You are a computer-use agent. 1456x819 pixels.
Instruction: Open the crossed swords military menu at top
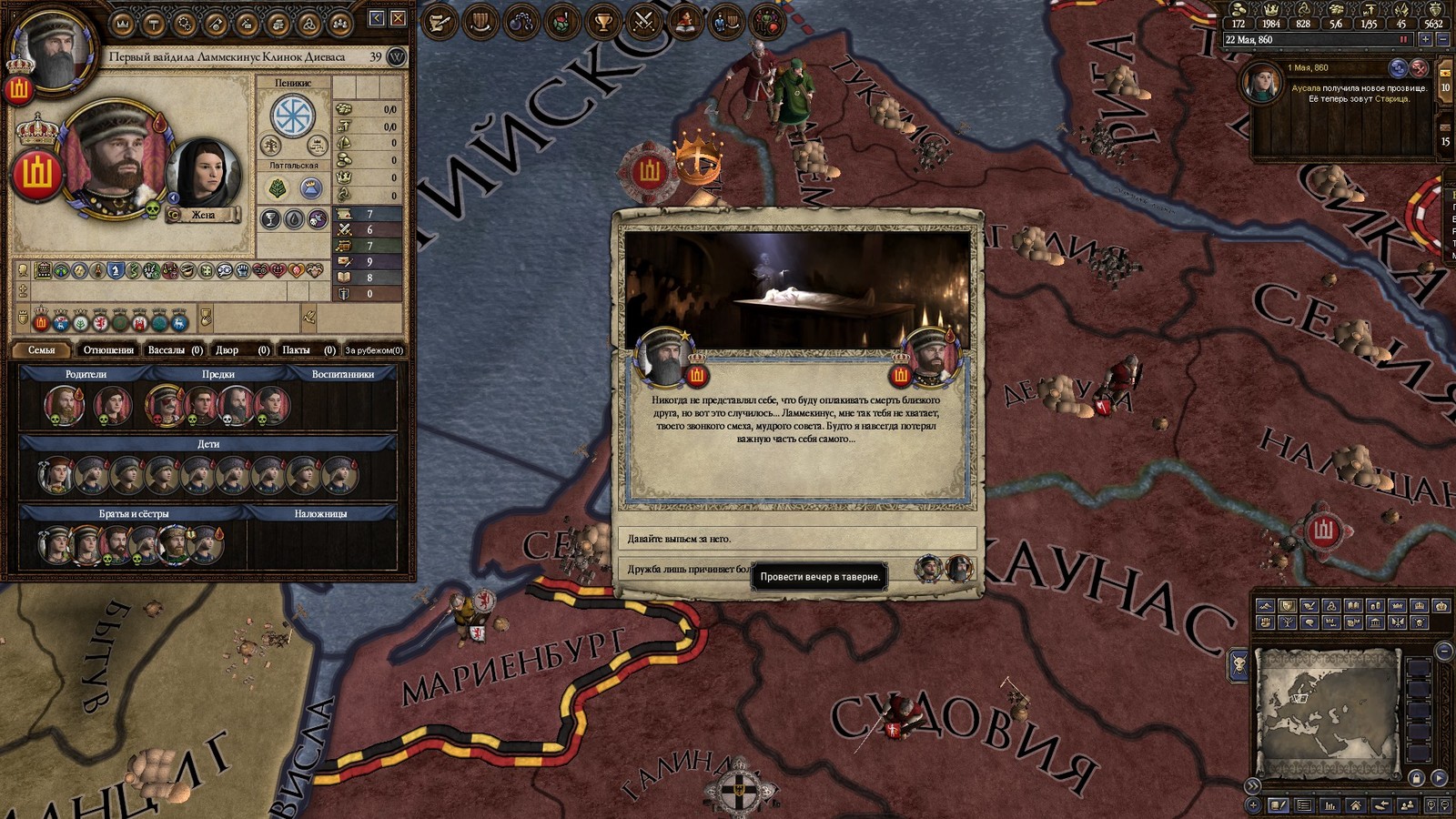(644, 20)
